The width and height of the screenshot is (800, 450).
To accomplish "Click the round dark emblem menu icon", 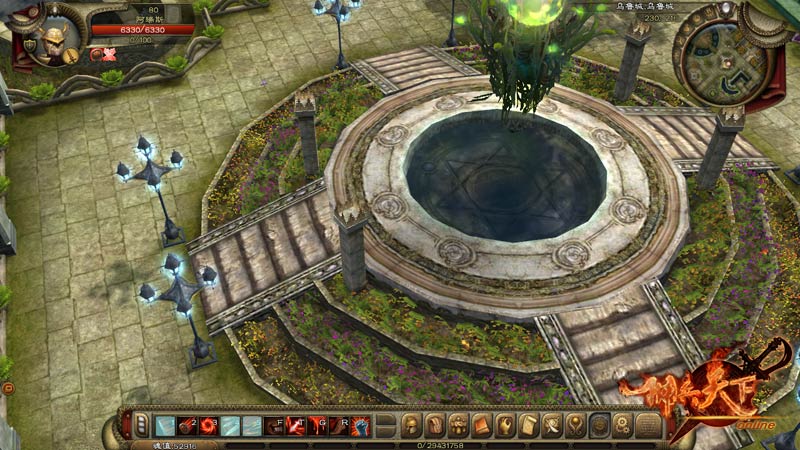I will tap(600, 425).
